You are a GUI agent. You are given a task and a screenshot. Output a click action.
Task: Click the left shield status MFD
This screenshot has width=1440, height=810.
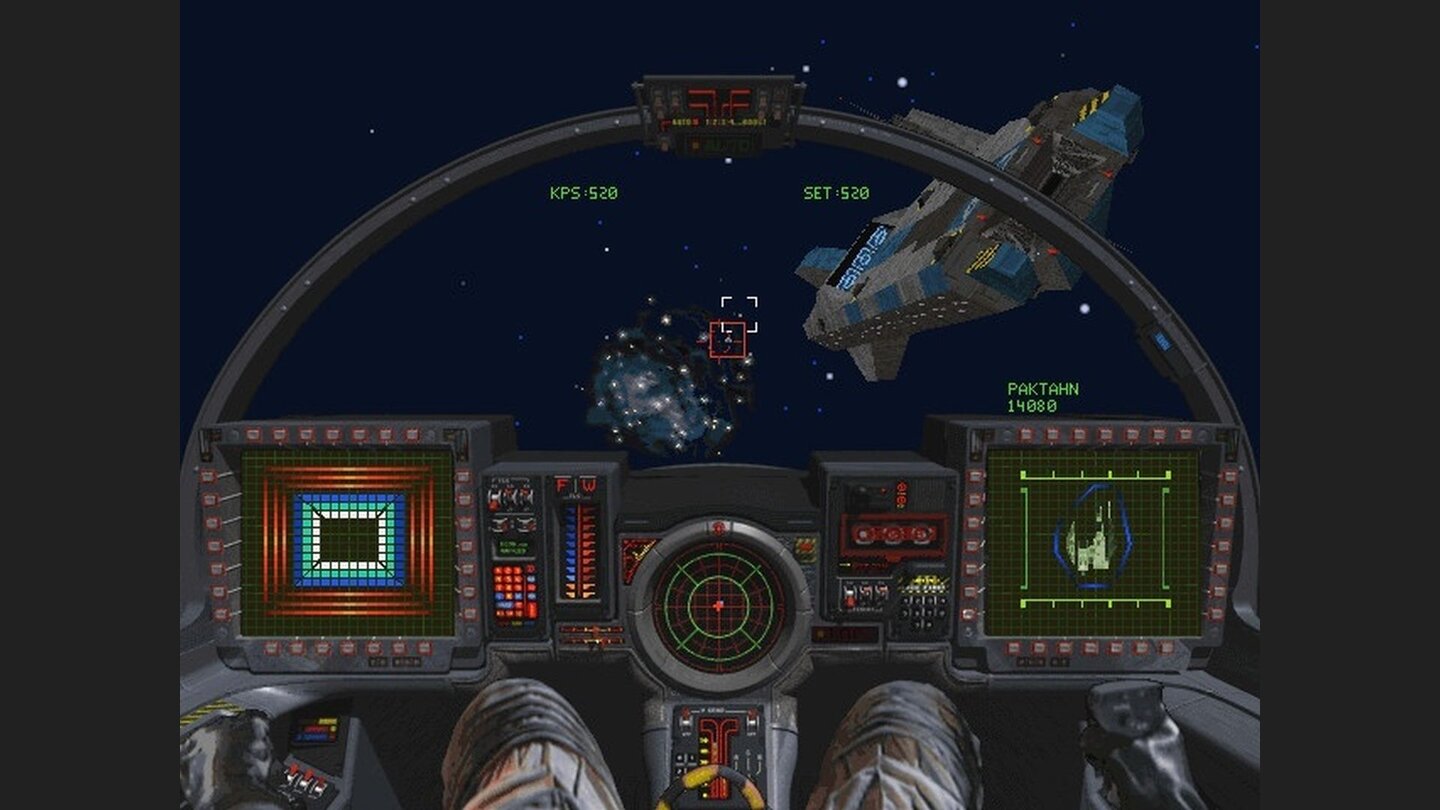[x=348, y=545]
